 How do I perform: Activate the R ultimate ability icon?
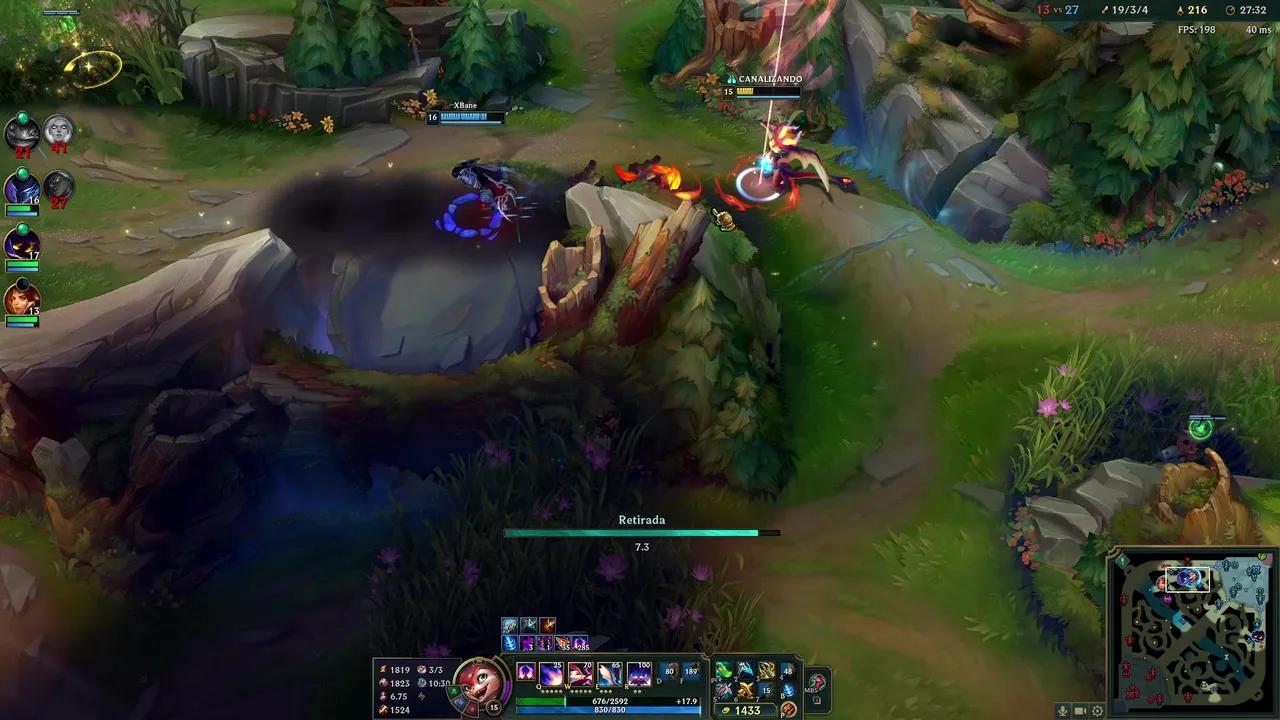638,673
